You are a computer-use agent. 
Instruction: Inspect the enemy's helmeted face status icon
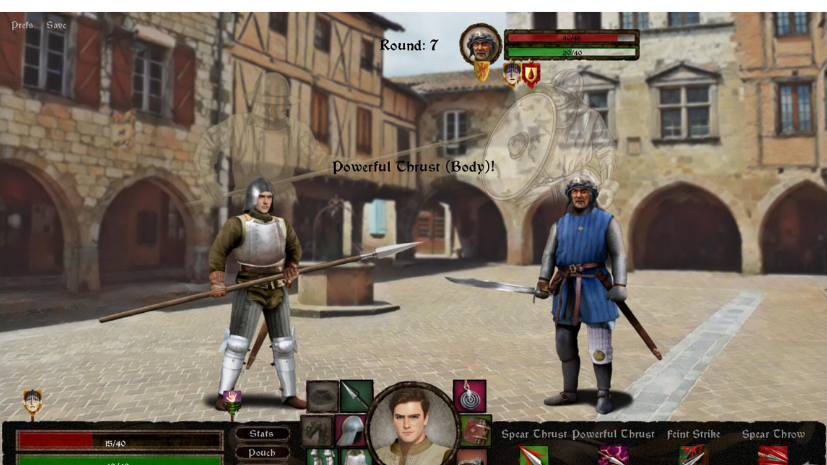tap(512, 73)
